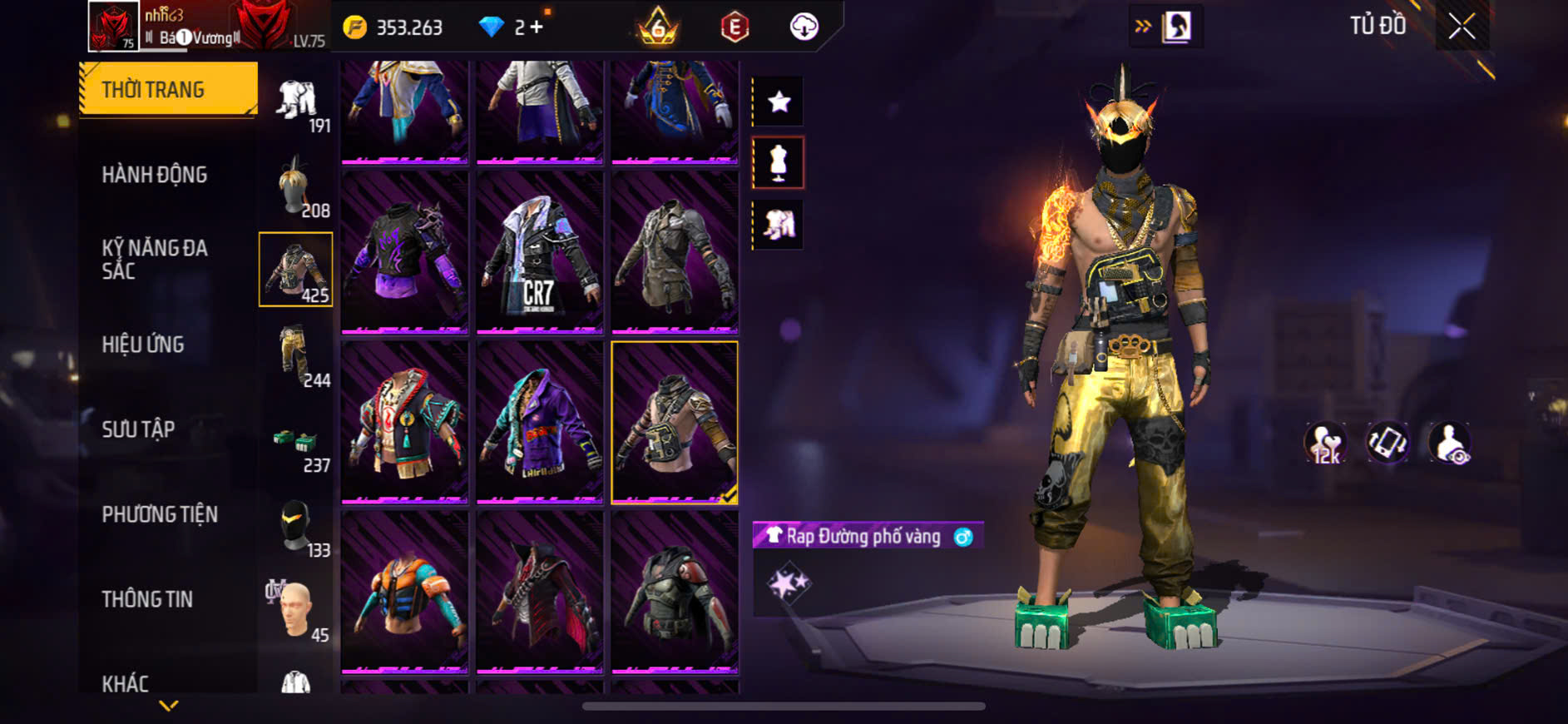
Task: Click the gold coin currency icon
Action: point(355,27)
